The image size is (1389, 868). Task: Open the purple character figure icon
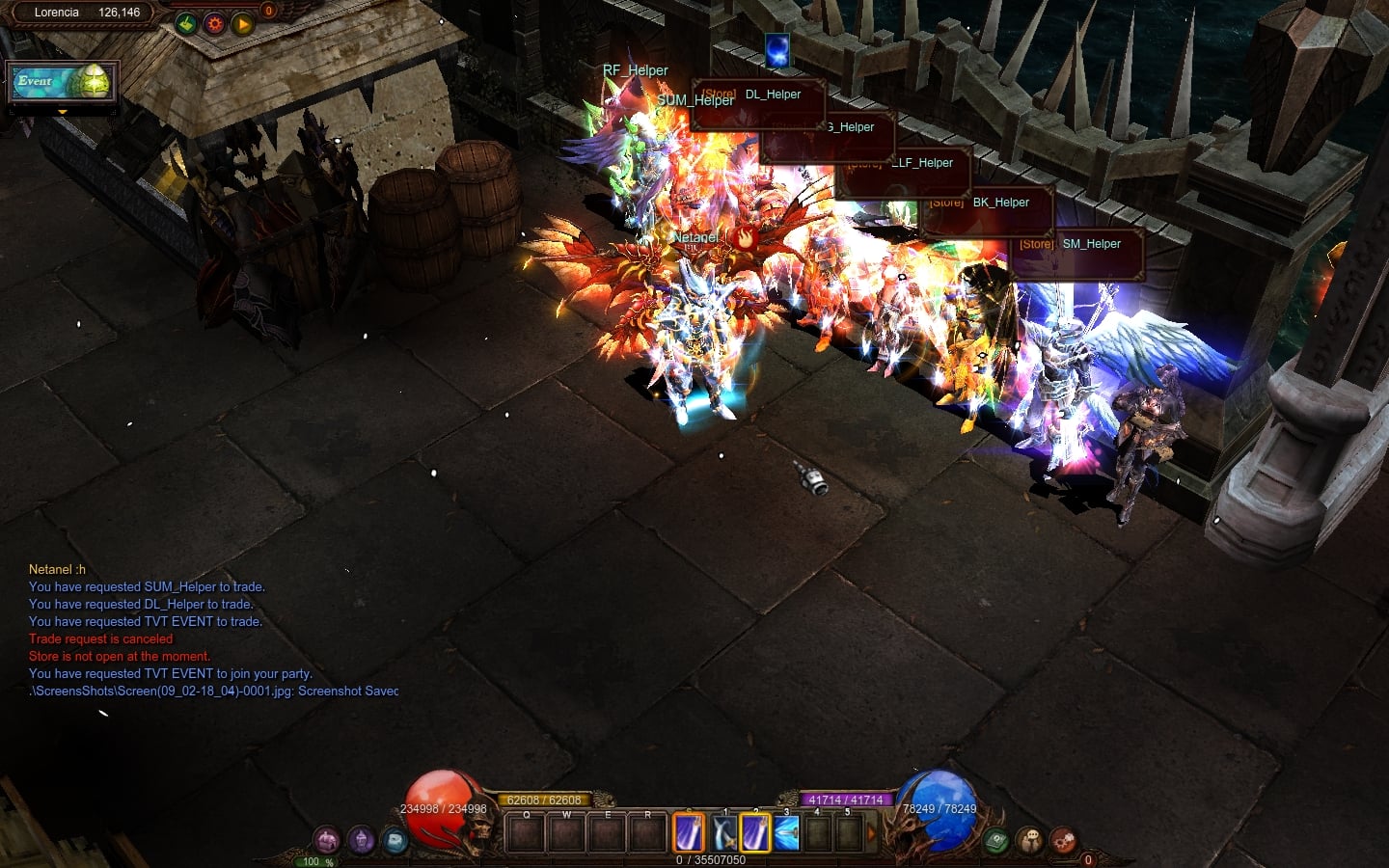pos(362,840)
